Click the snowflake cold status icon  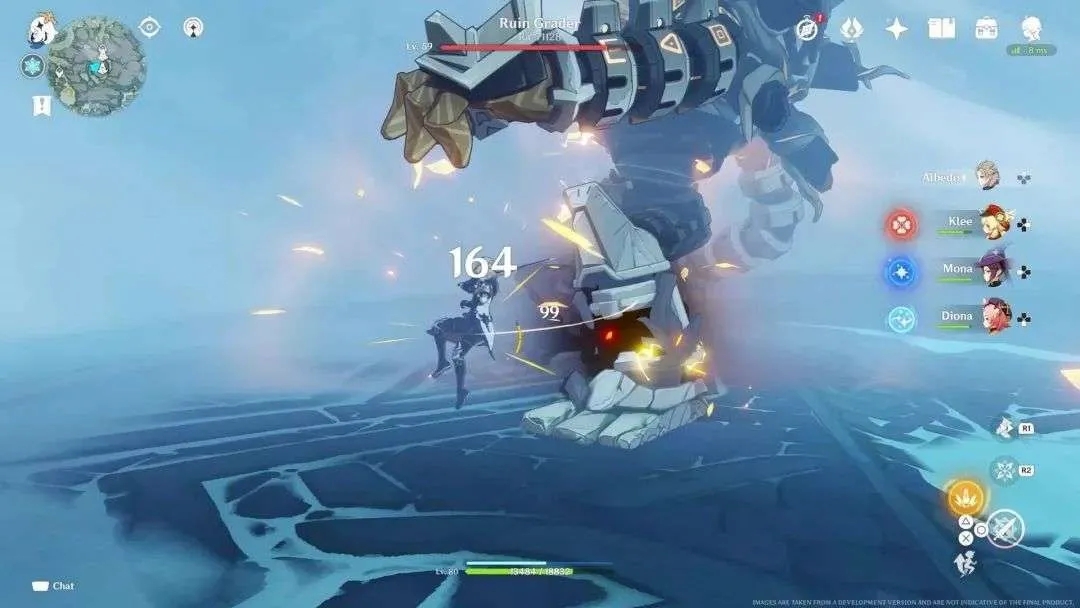(x=32, y=66)
